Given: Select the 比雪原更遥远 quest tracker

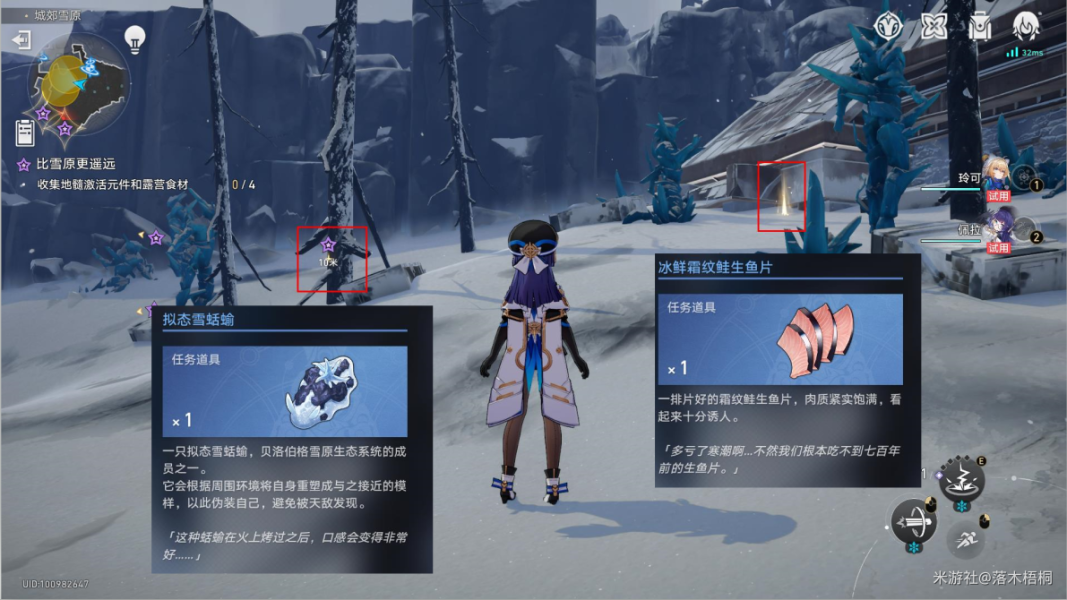Looking at the screenshot, I should pos(75,164).
